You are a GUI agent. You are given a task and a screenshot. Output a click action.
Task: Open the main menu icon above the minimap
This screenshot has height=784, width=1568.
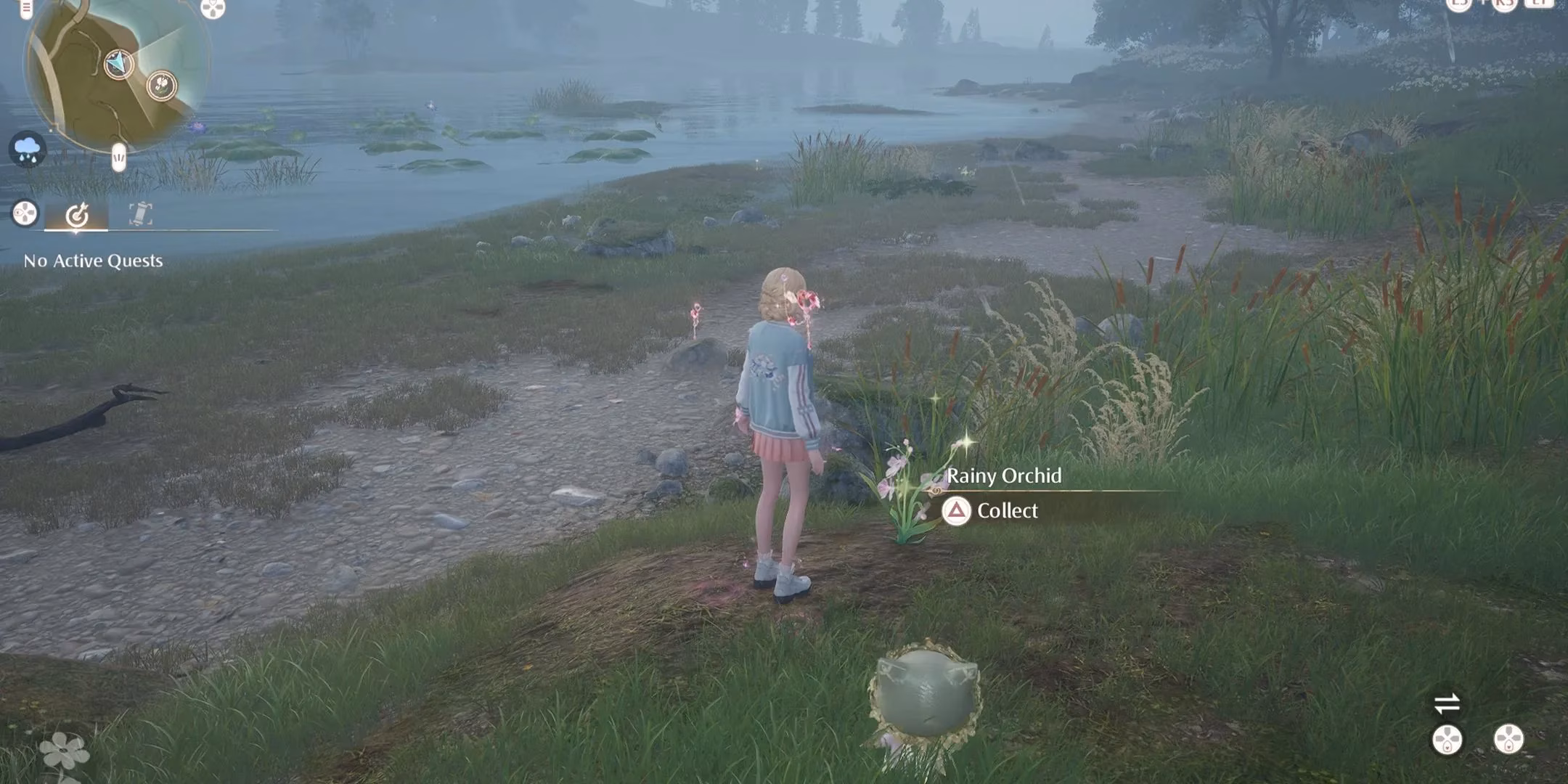coord(25,9)
